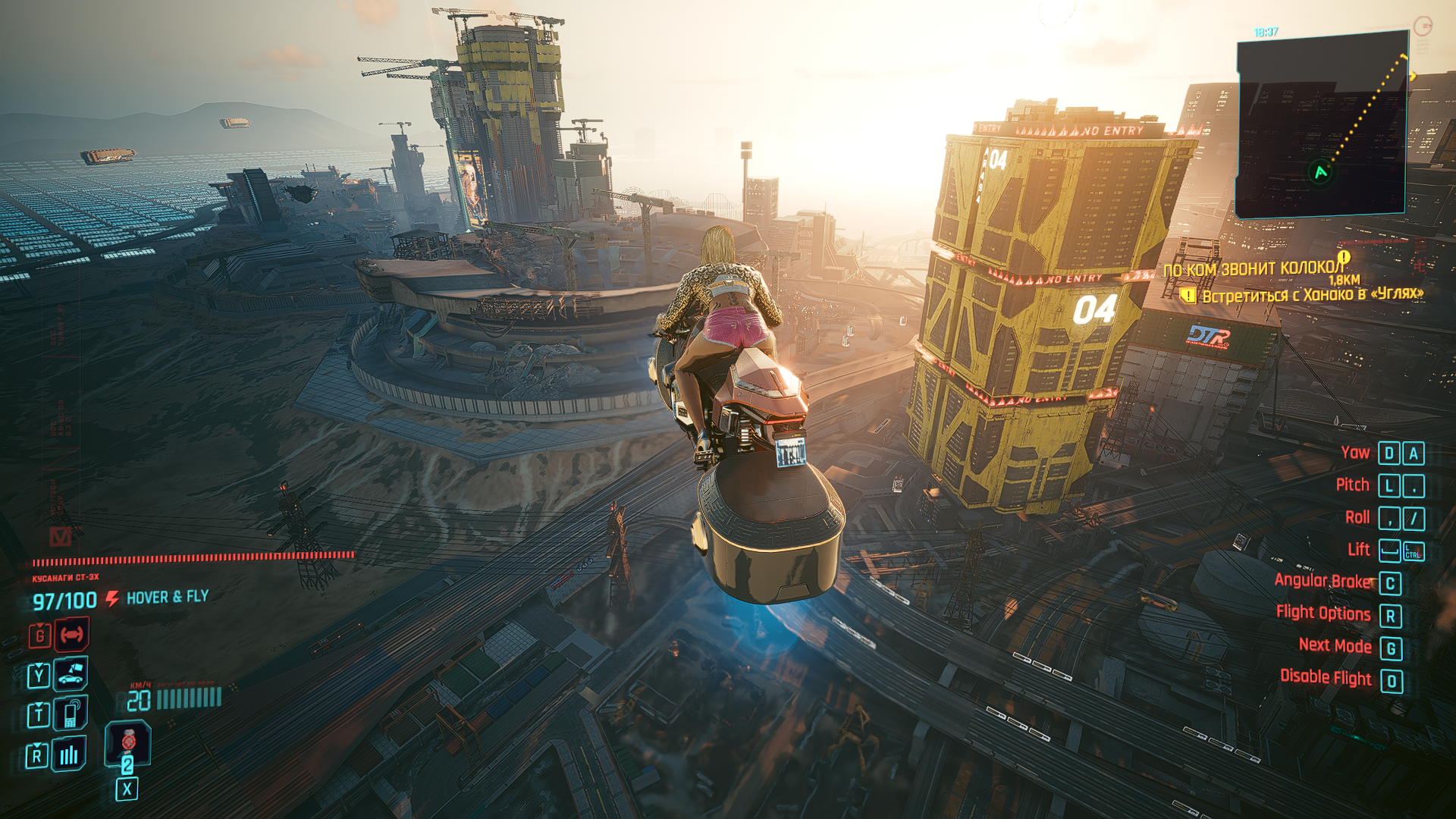This screenshot has height=819, width=1456.
Task: Open the radio bars icon
Action: click(x=69, y=754)
